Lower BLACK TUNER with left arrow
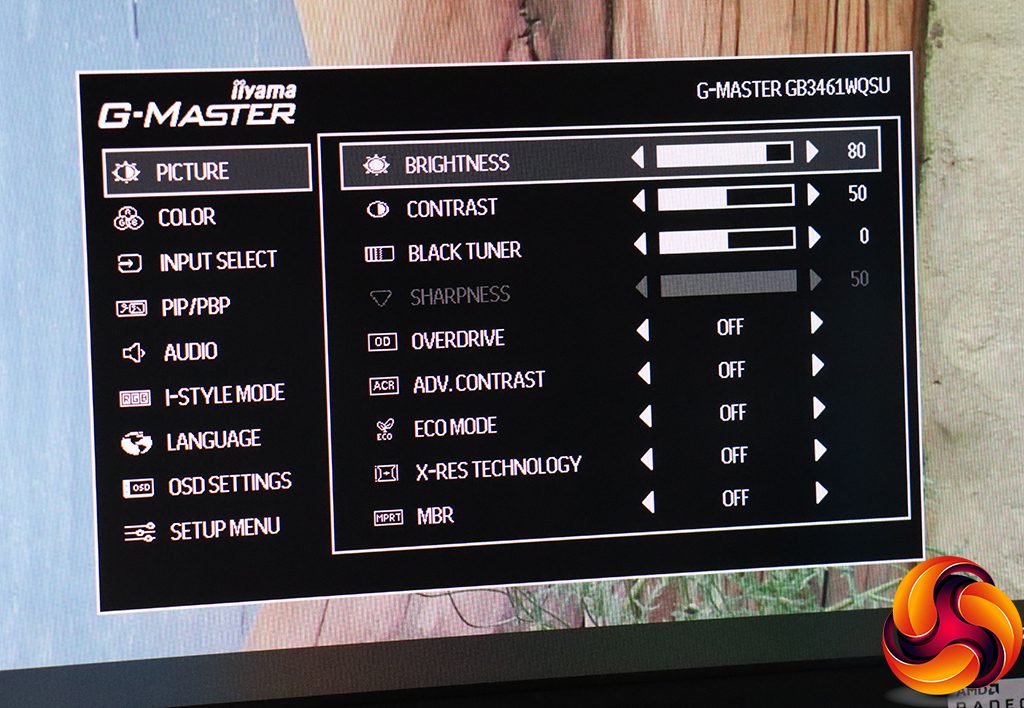The height and width of the screenshot is (708, 1024). pyautogui.click(x=639, y=242)
